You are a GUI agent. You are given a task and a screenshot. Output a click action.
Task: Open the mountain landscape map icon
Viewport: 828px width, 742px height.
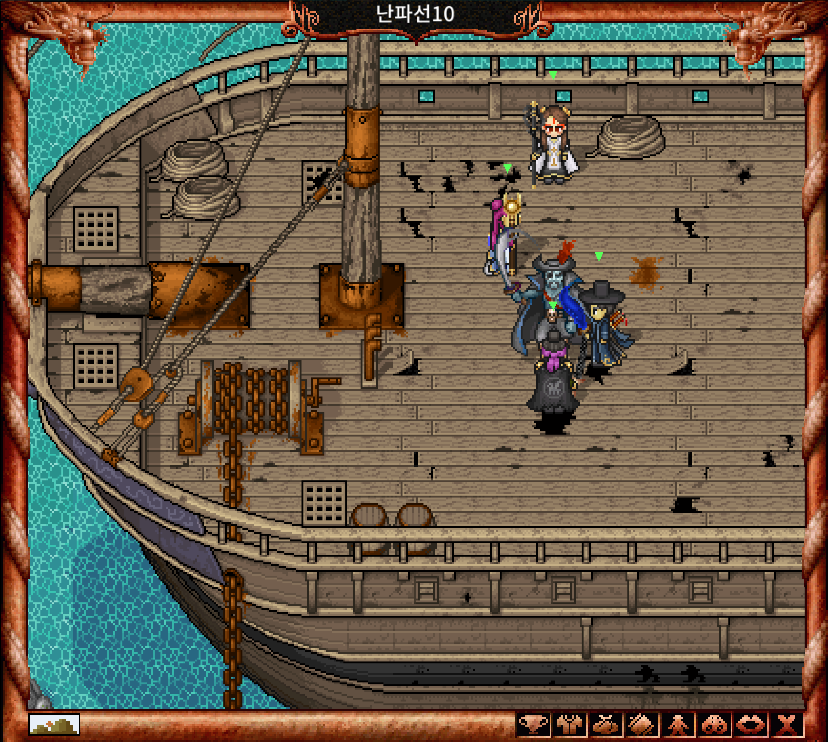(54, 724)
